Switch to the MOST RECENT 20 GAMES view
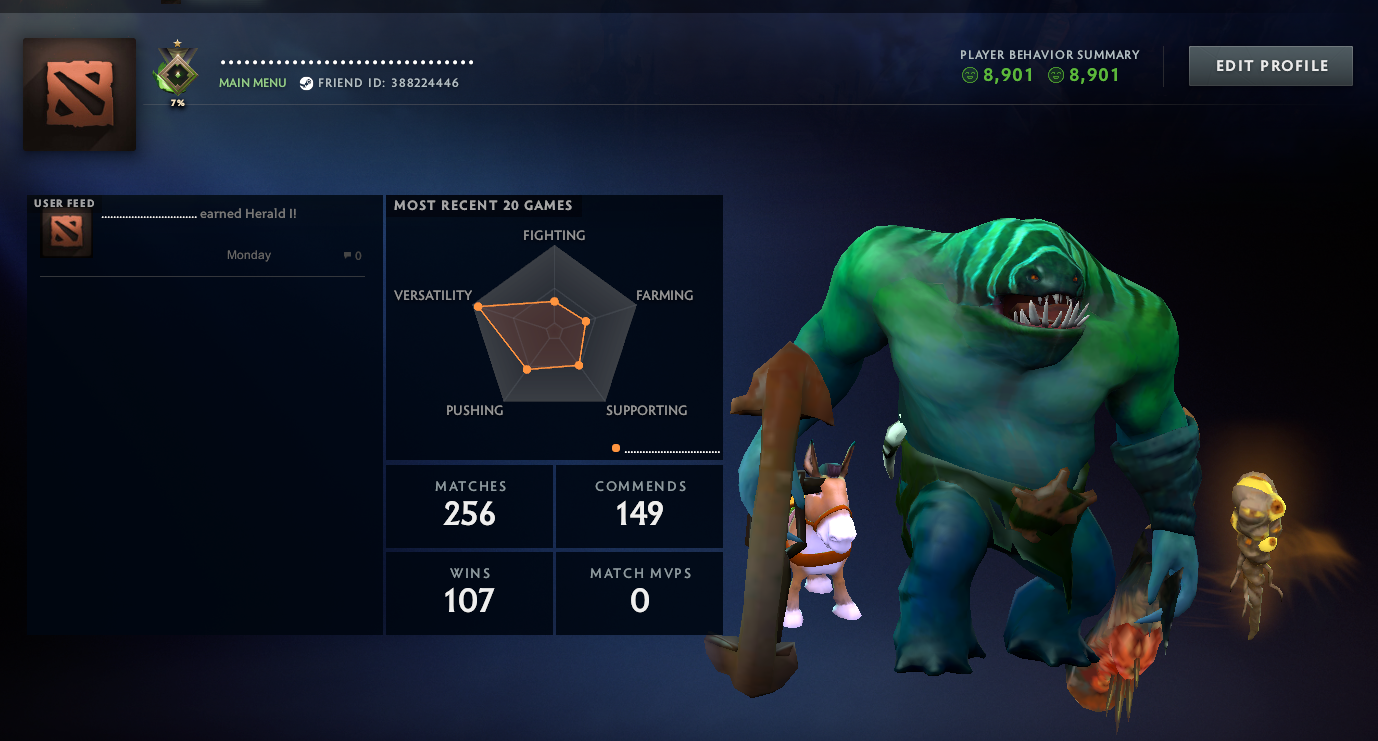The image size is (1378, 741). 484,205
